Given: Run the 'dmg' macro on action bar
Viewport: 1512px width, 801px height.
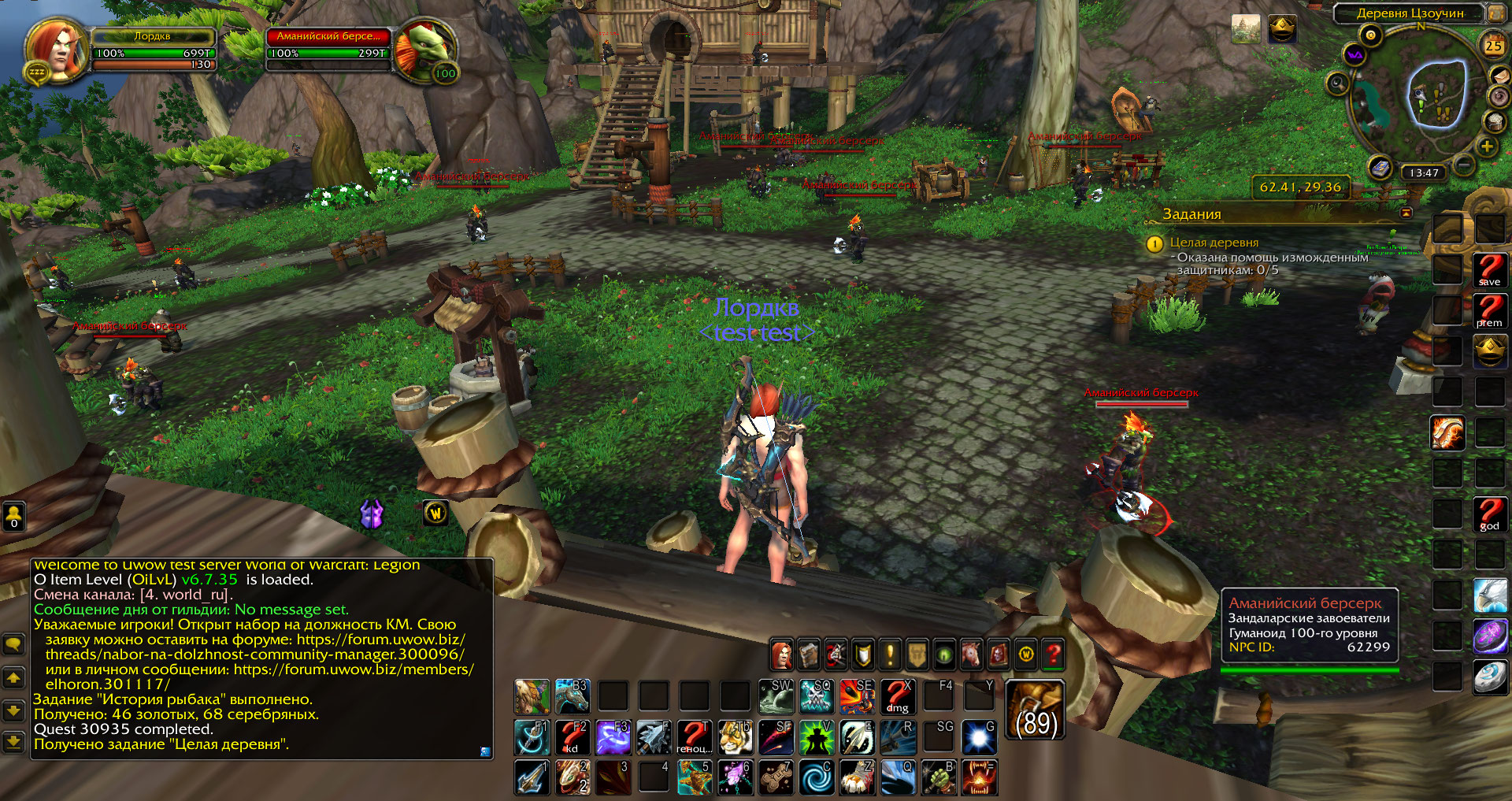Looking at the screenshot, I should (x=898, y=696).
